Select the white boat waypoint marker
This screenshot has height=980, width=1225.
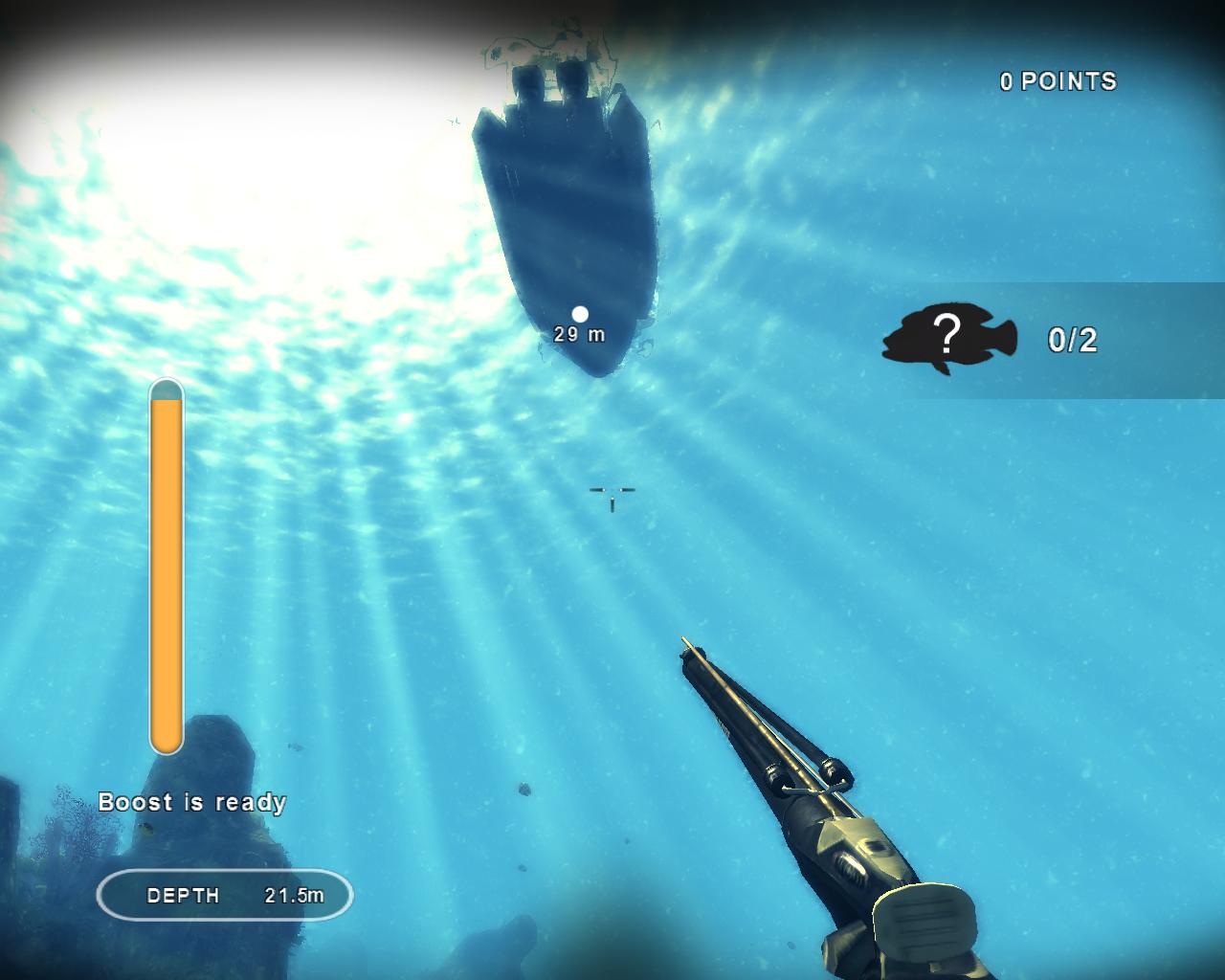pyautogui.click(x=580, y=314)
